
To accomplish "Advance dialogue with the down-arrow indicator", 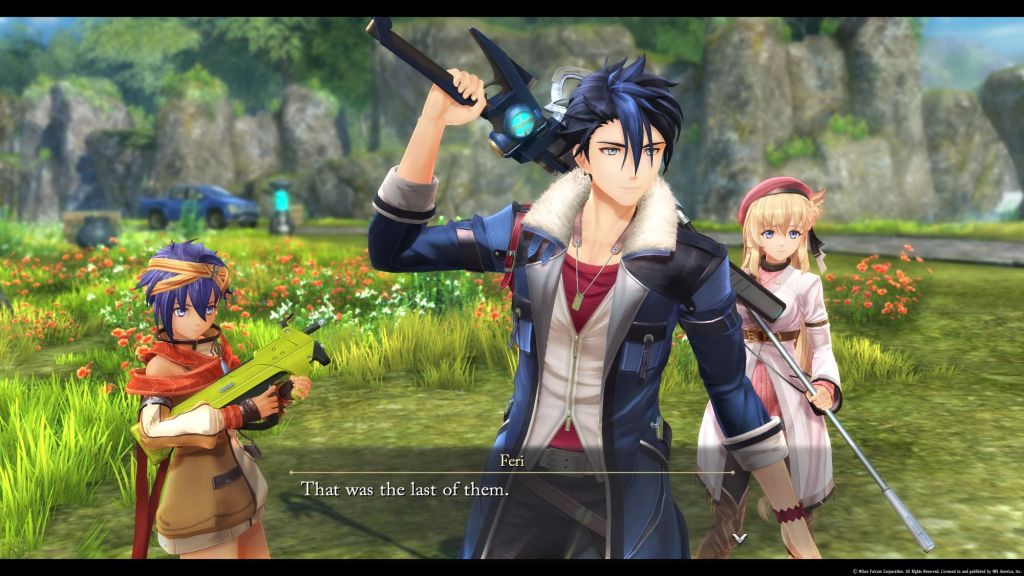I will 739,538.
